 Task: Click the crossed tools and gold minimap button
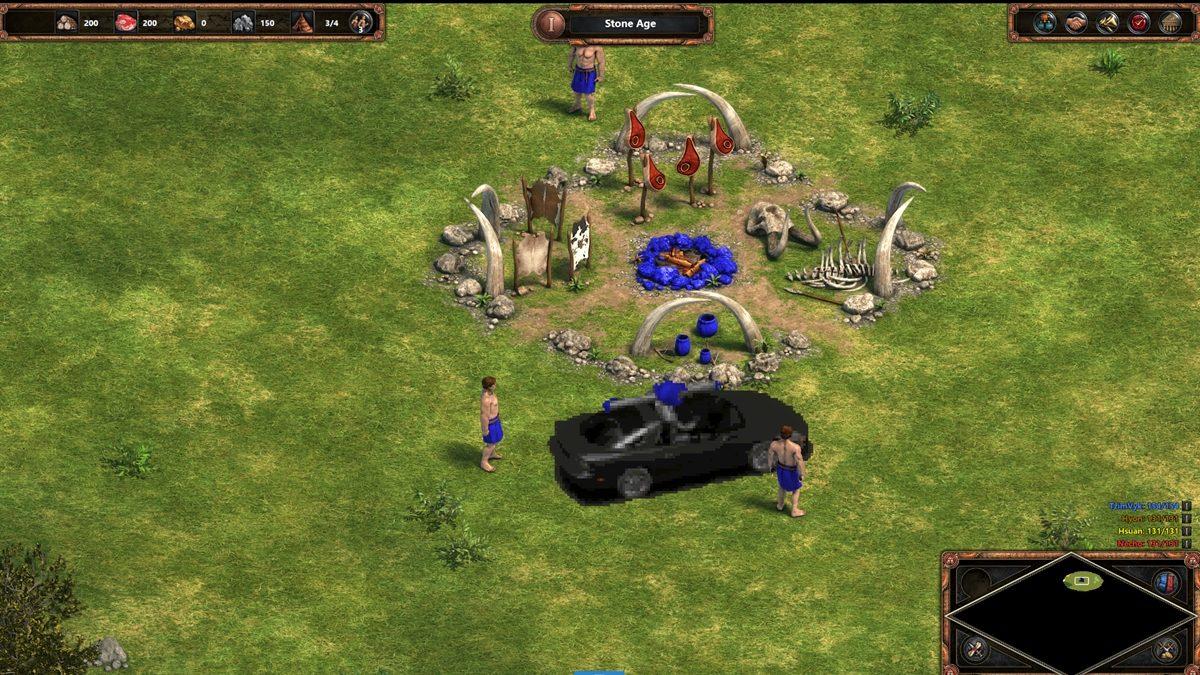(1165, 651)
